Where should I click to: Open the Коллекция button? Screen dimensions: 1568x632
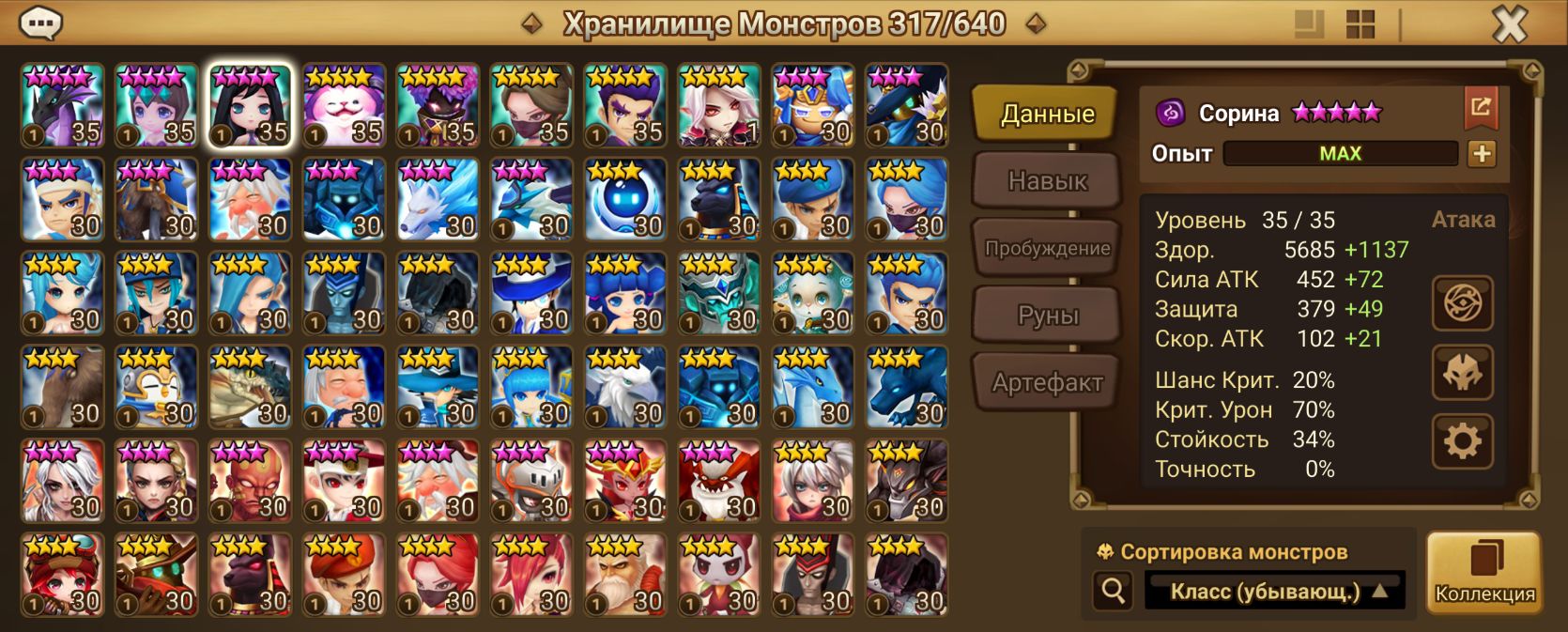(1483, 573)
